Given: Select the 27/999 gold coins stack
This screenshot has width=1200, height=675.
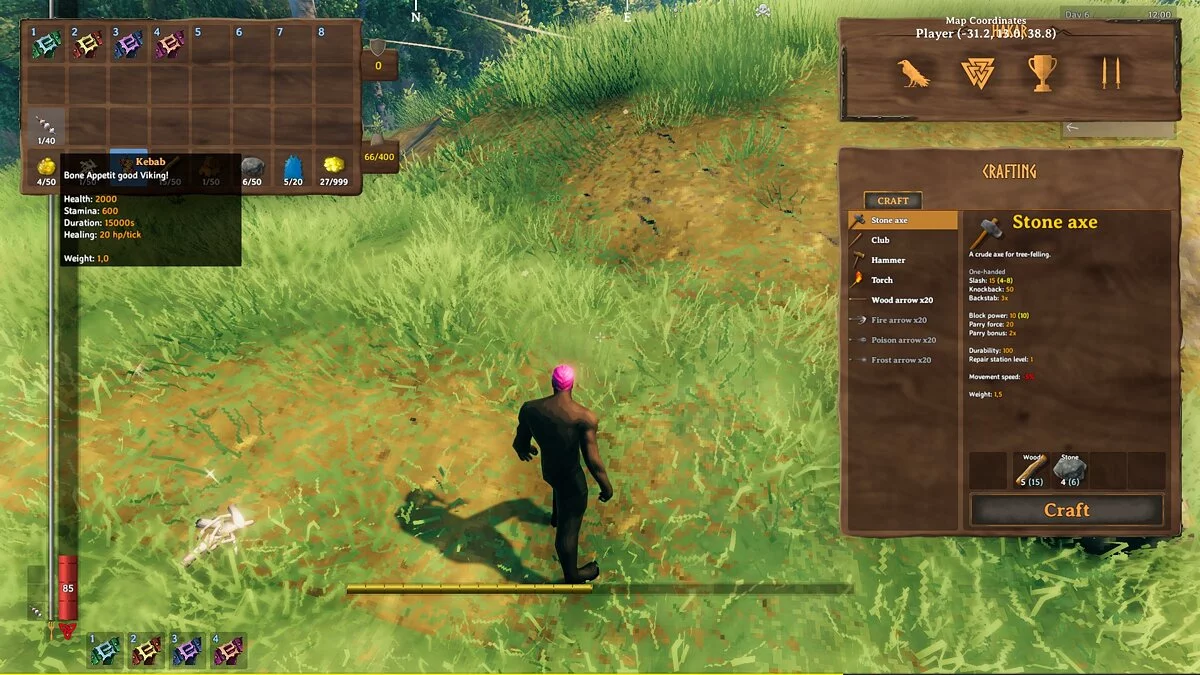Looking at the screenshot, I should 335,168.
